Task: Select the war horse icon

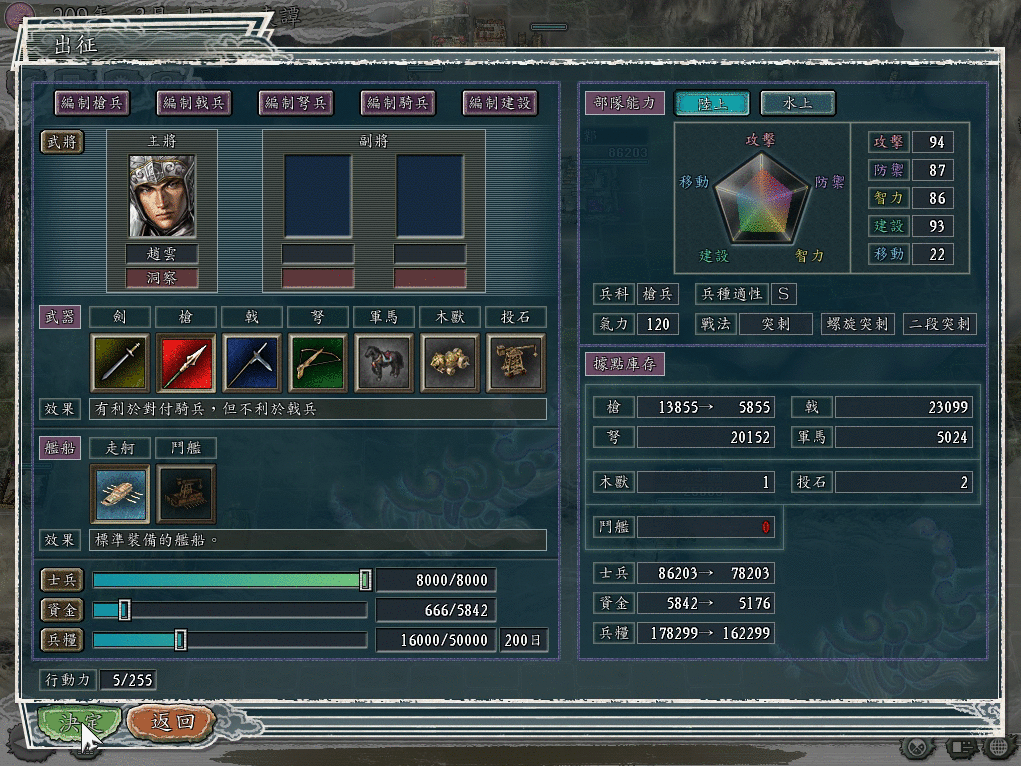Action: point(384,362)
